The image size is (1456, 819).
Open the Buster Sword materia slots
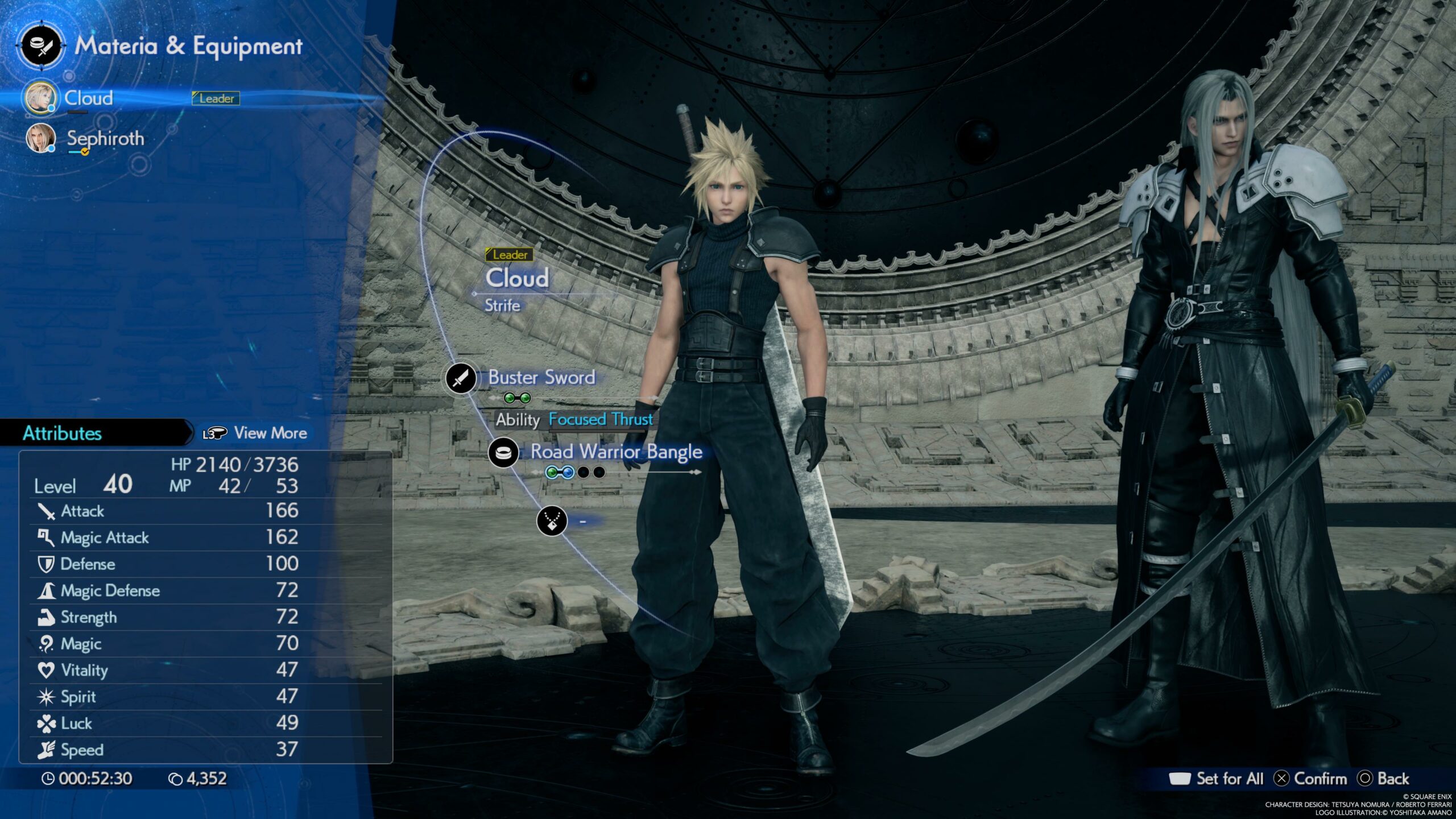click(518, 398)
